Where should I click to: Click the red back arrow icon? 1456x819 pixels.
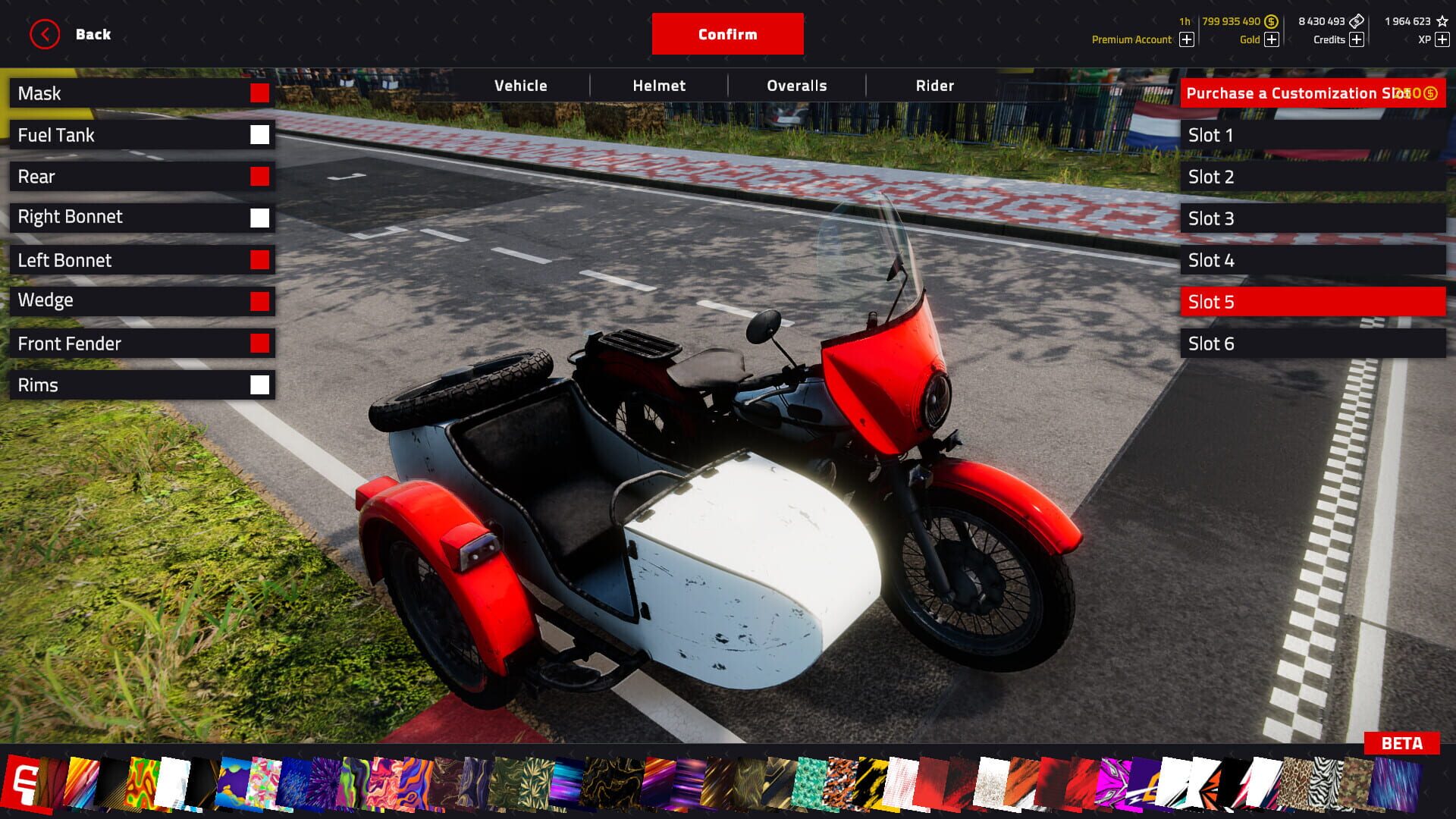point(45,33)
